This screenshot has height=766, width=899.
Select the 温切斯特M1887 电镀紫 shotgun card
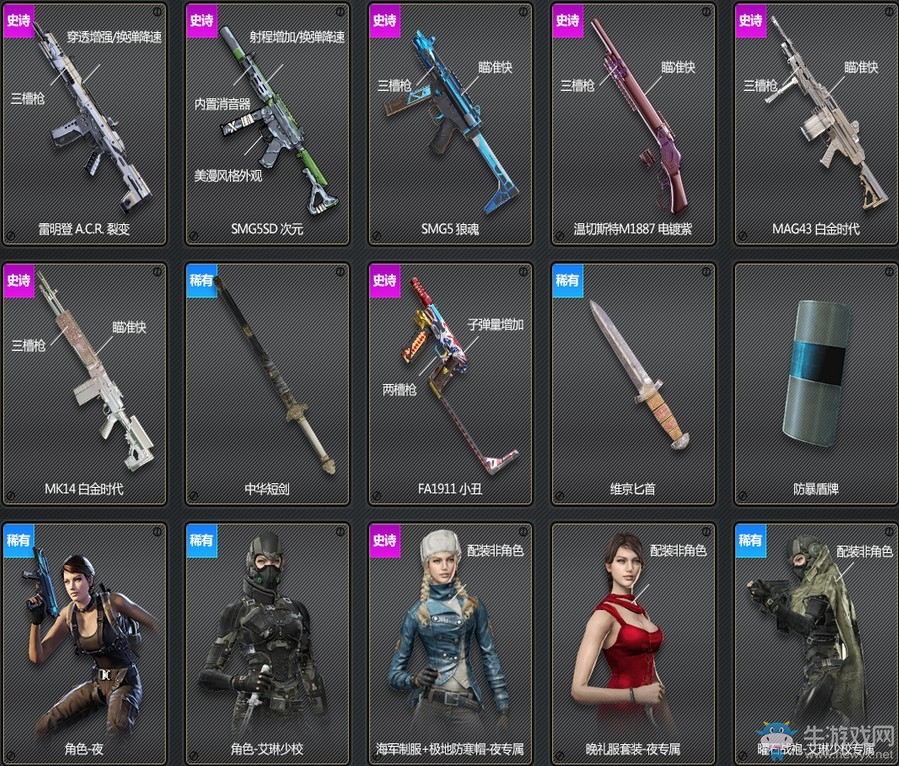[x=633, y=124]
